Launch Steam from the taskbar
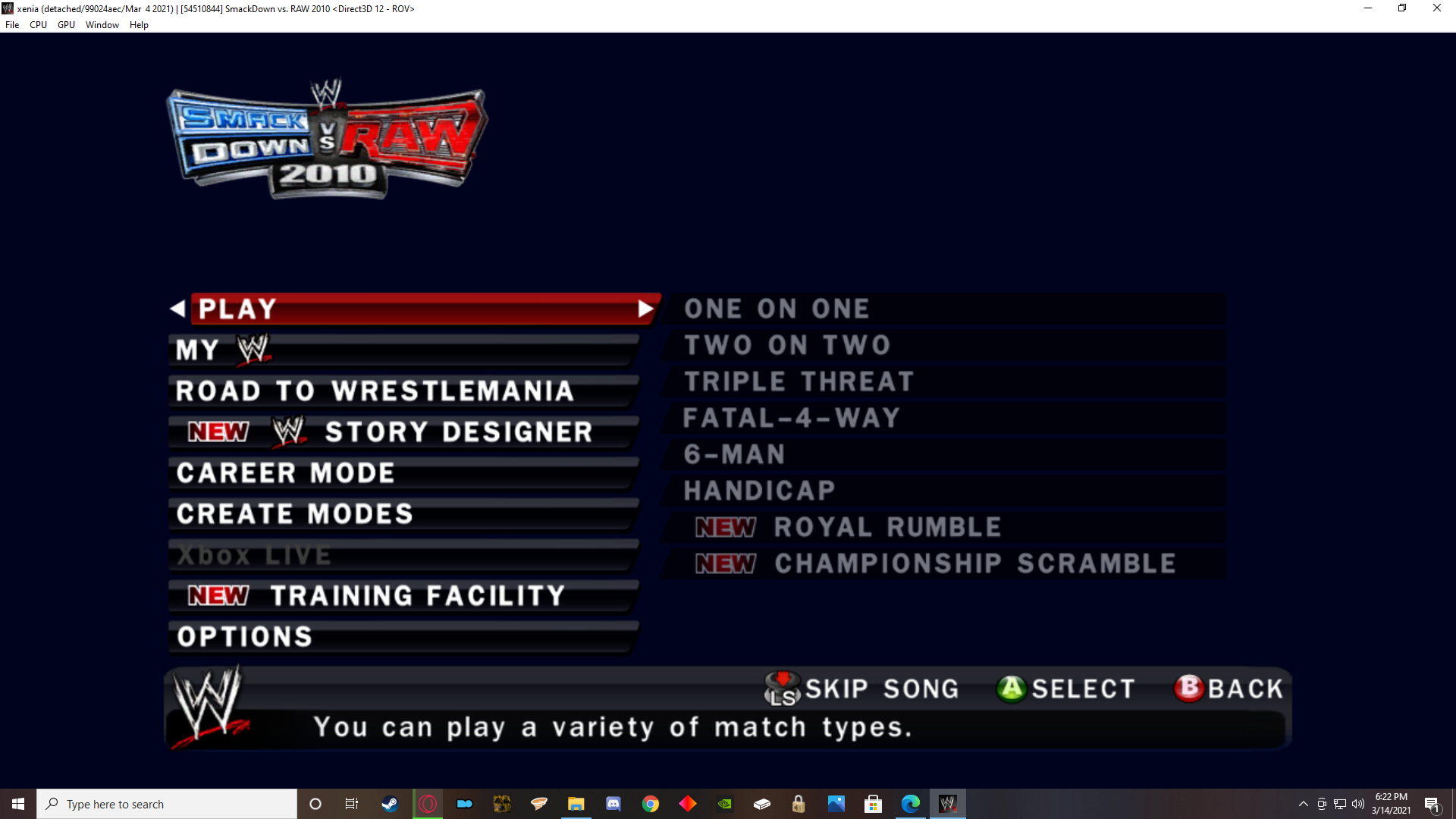The image size is (1456, 819). click(390, 804)
